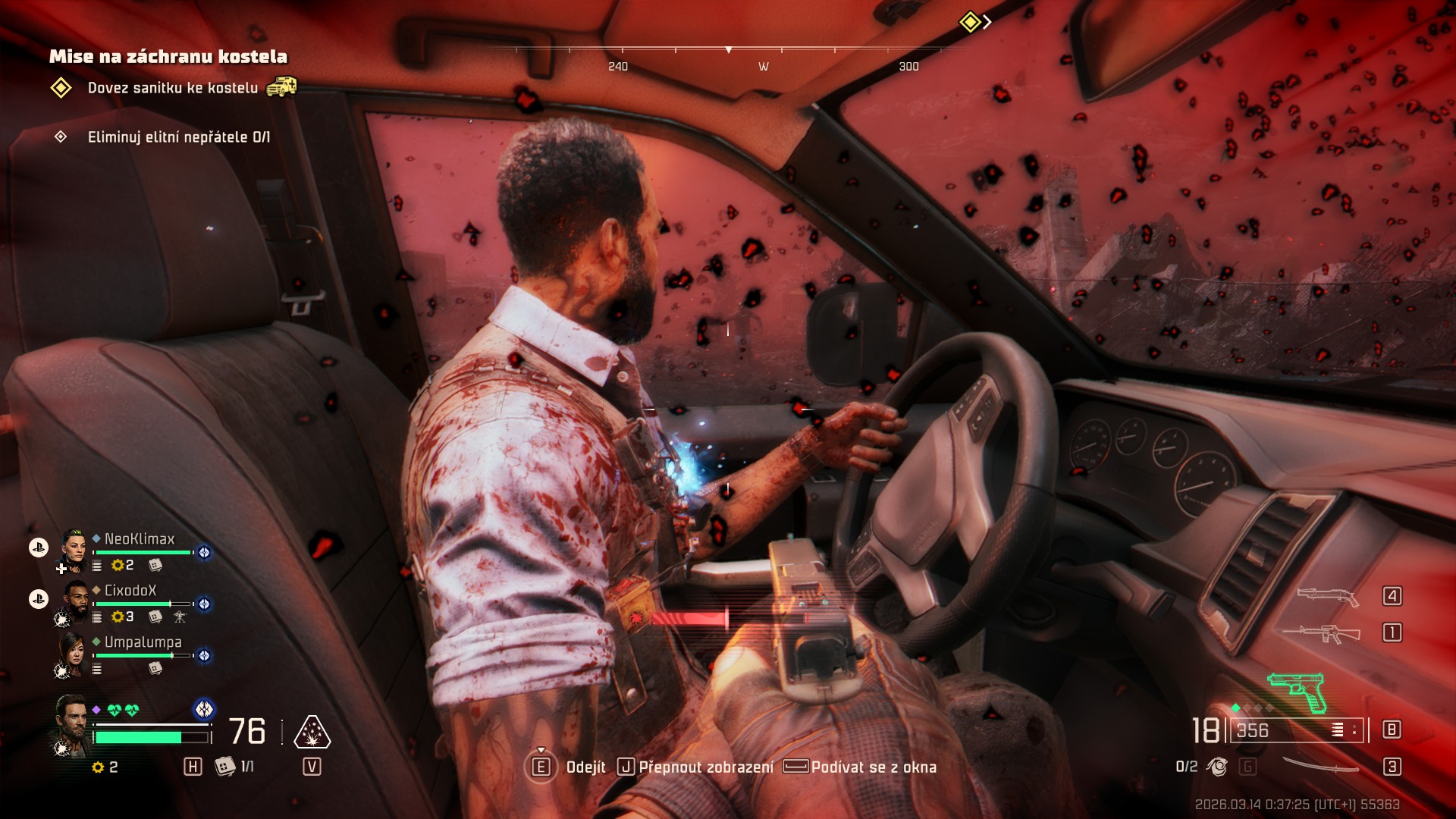Open the 'Mise na záchranu kostela' mission title
This screenshot has width=1456, height=819.
click(168, 56)
